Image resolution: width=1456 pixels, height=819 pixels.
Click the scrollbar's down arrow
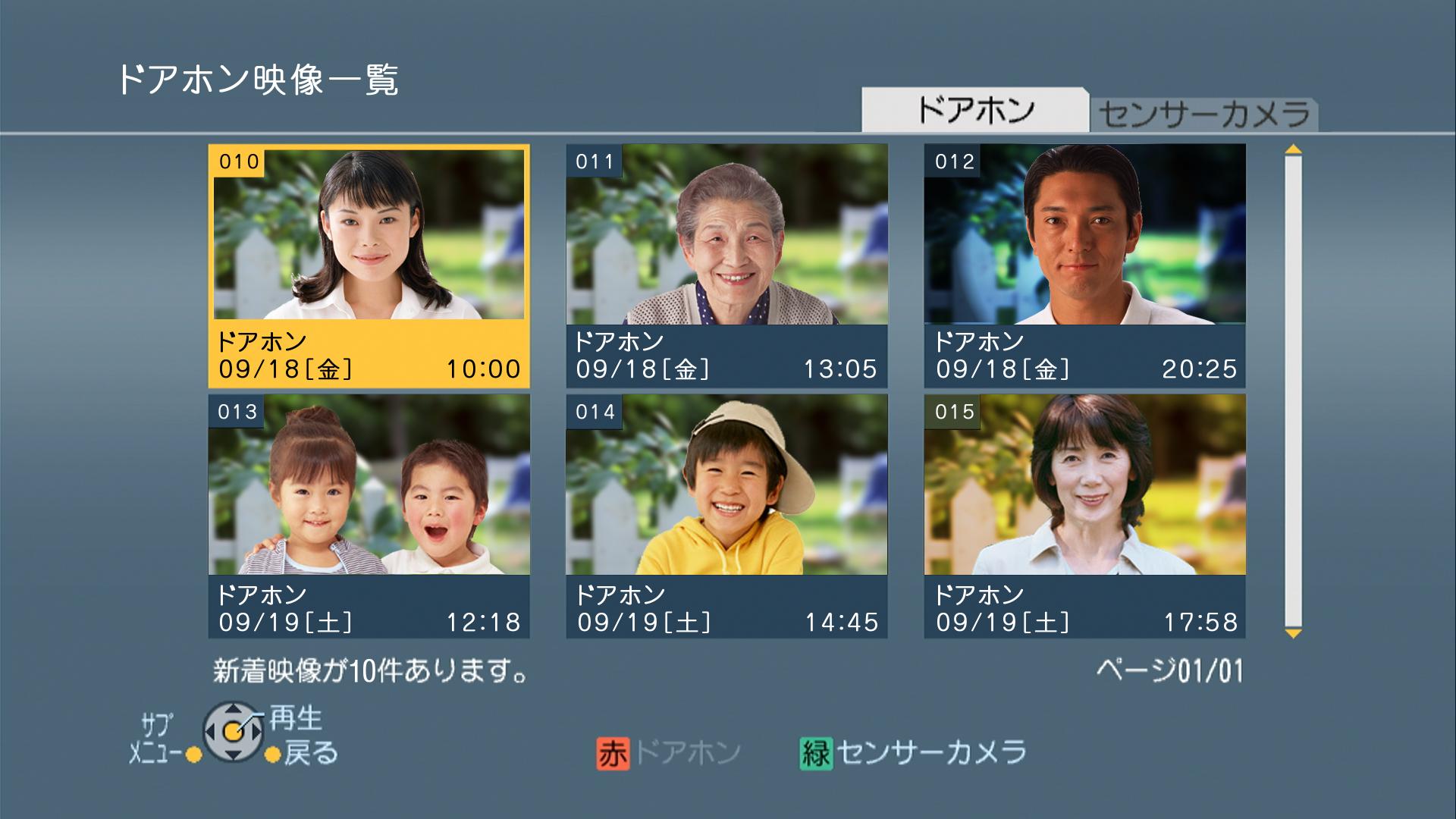tap(1293, 632)
